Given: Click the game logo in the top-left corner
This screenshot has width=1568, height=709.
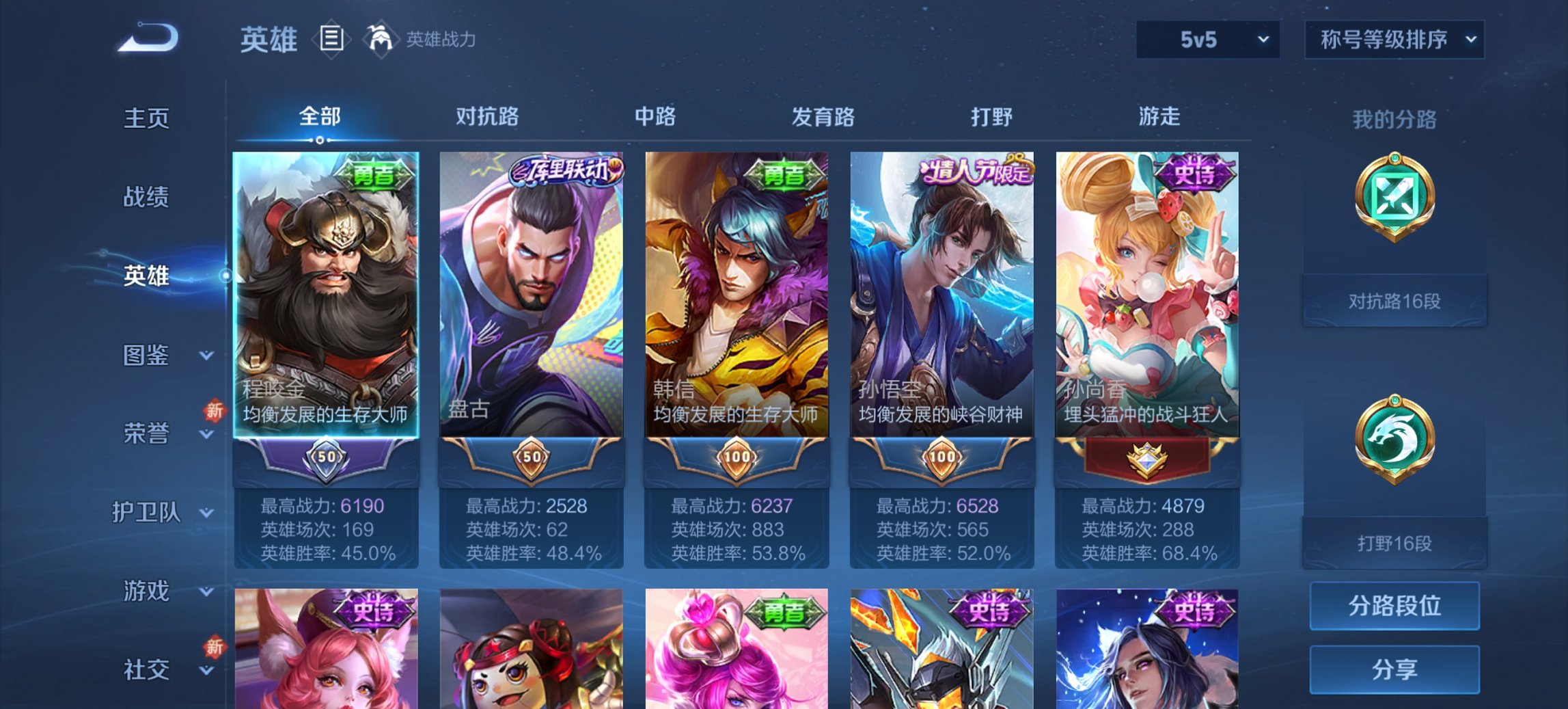Looking at the screenshot, I should point(147,38).
